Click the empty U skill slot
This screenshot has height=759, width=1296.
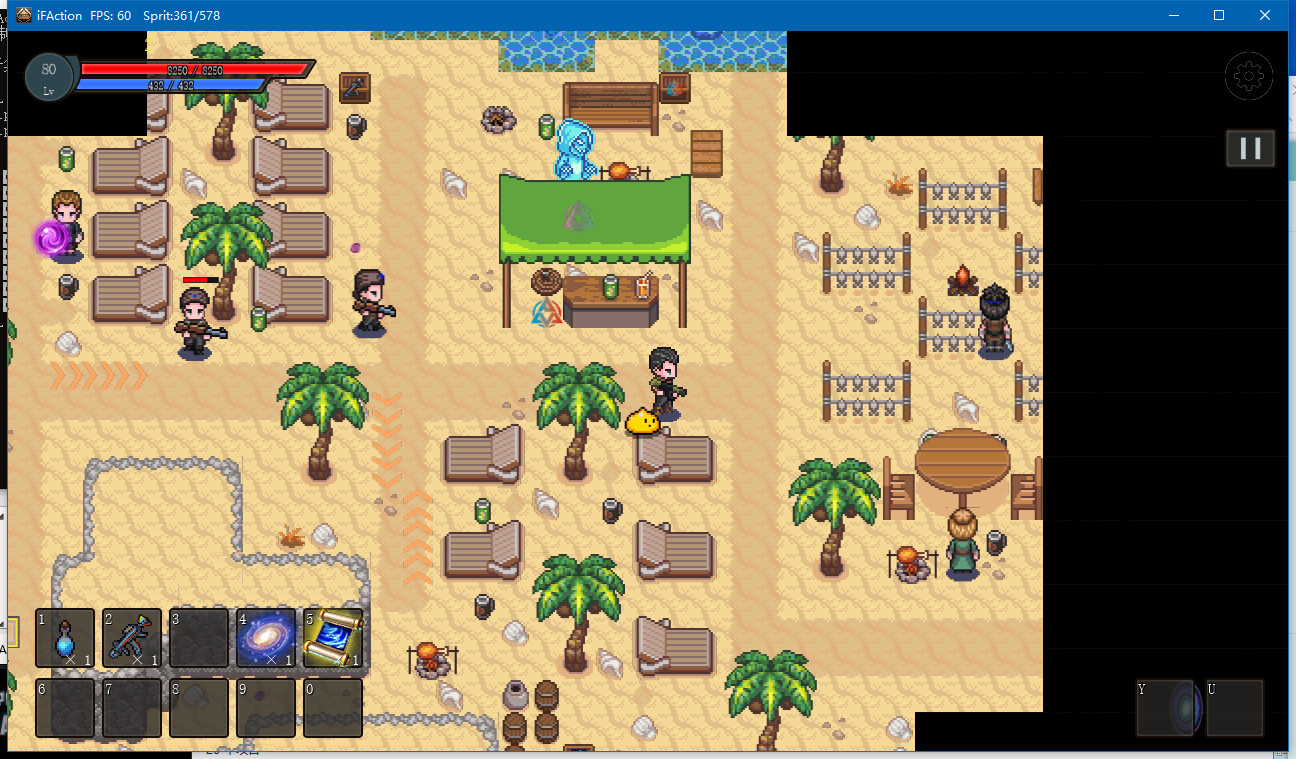tap(1237, 708)
